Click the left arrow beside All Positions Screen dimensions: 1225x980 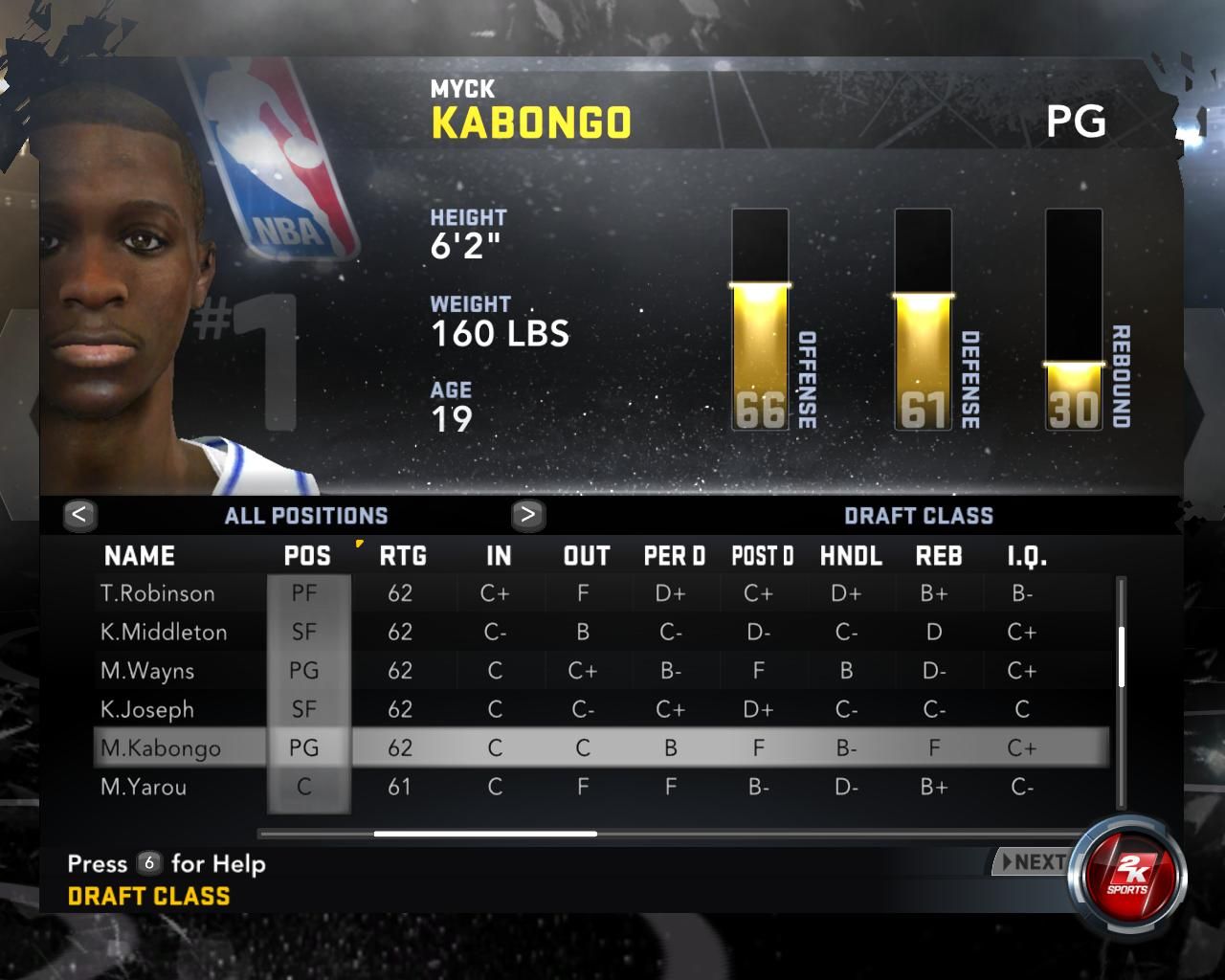(x=79, y=515)
